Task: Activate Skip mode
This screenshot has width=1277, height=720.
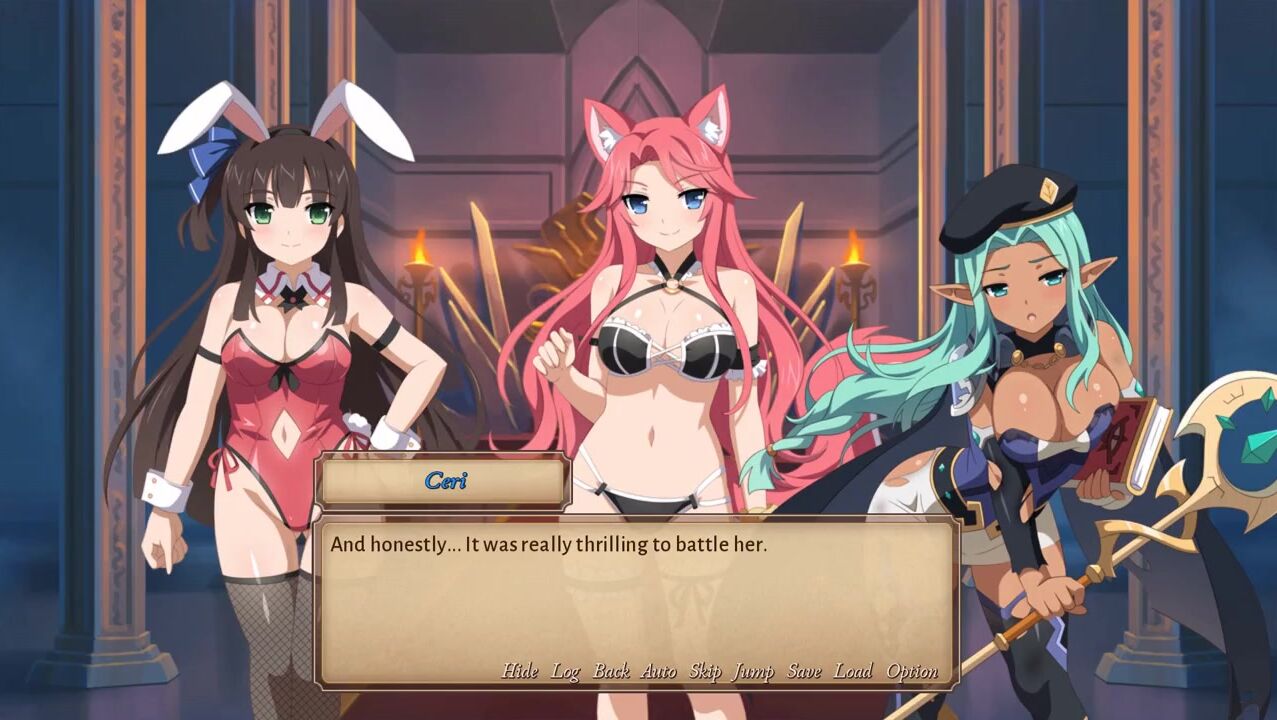Action: (705, 671)
